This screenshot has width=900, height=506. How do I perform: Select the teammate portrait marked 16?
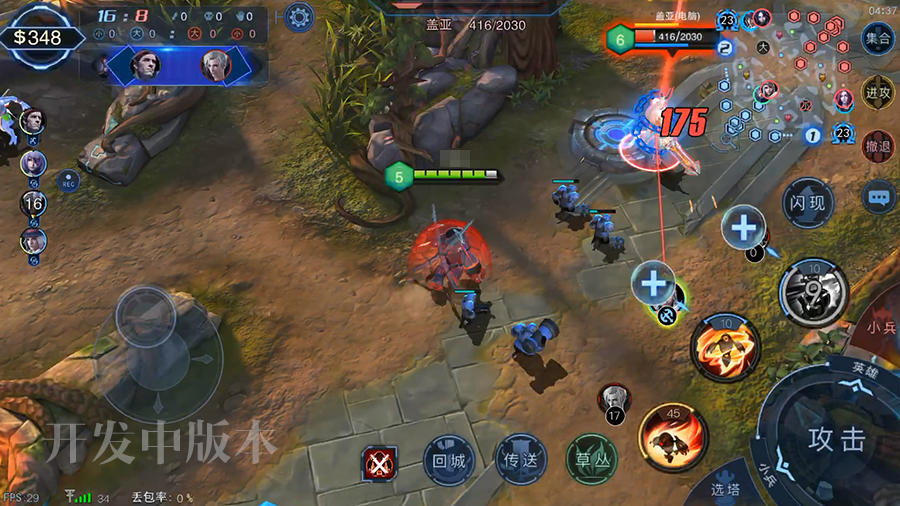click(33, 203)
